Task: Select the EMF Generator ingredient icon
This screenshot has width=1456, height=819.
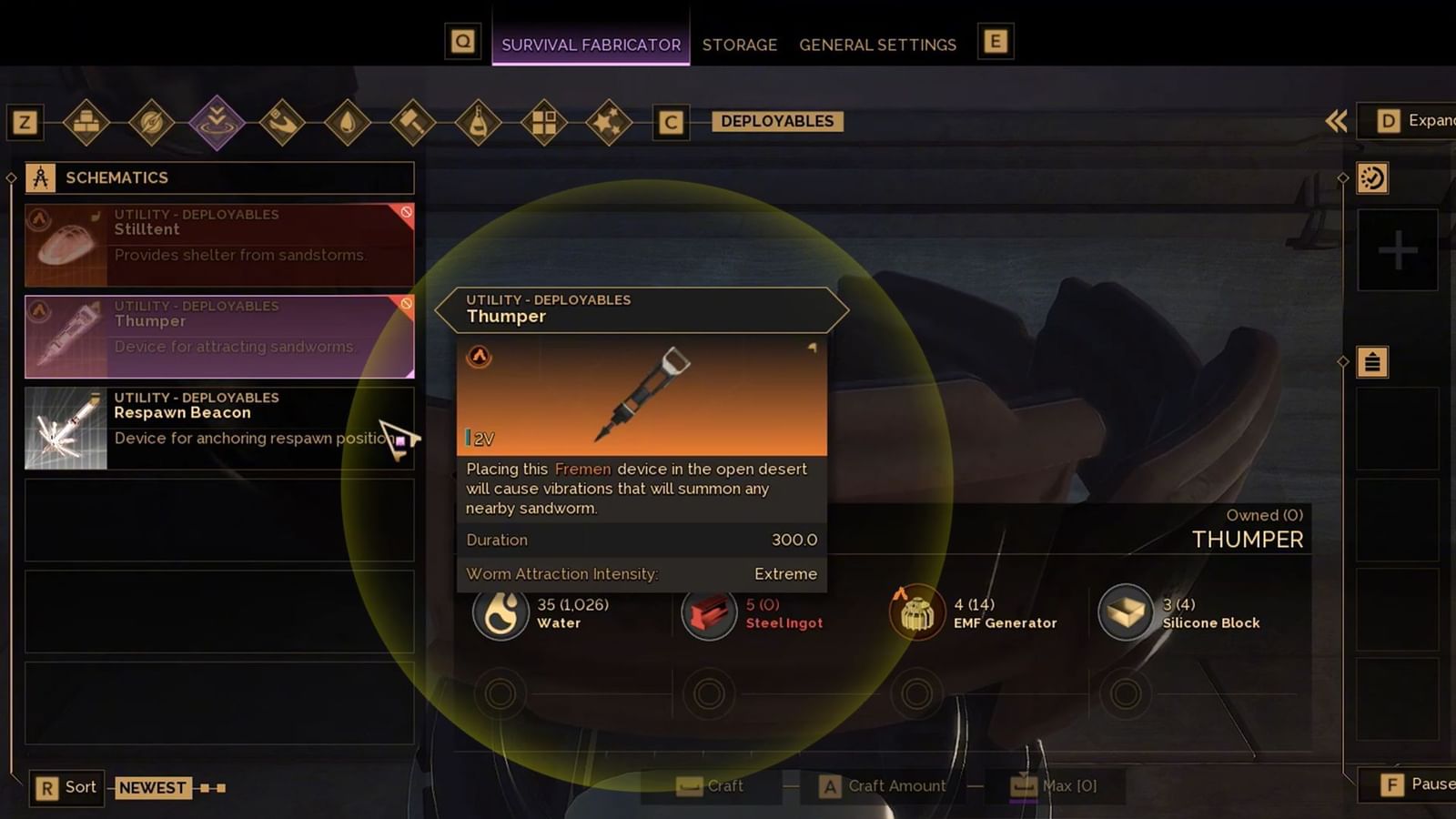Action: tap(915, 612)
